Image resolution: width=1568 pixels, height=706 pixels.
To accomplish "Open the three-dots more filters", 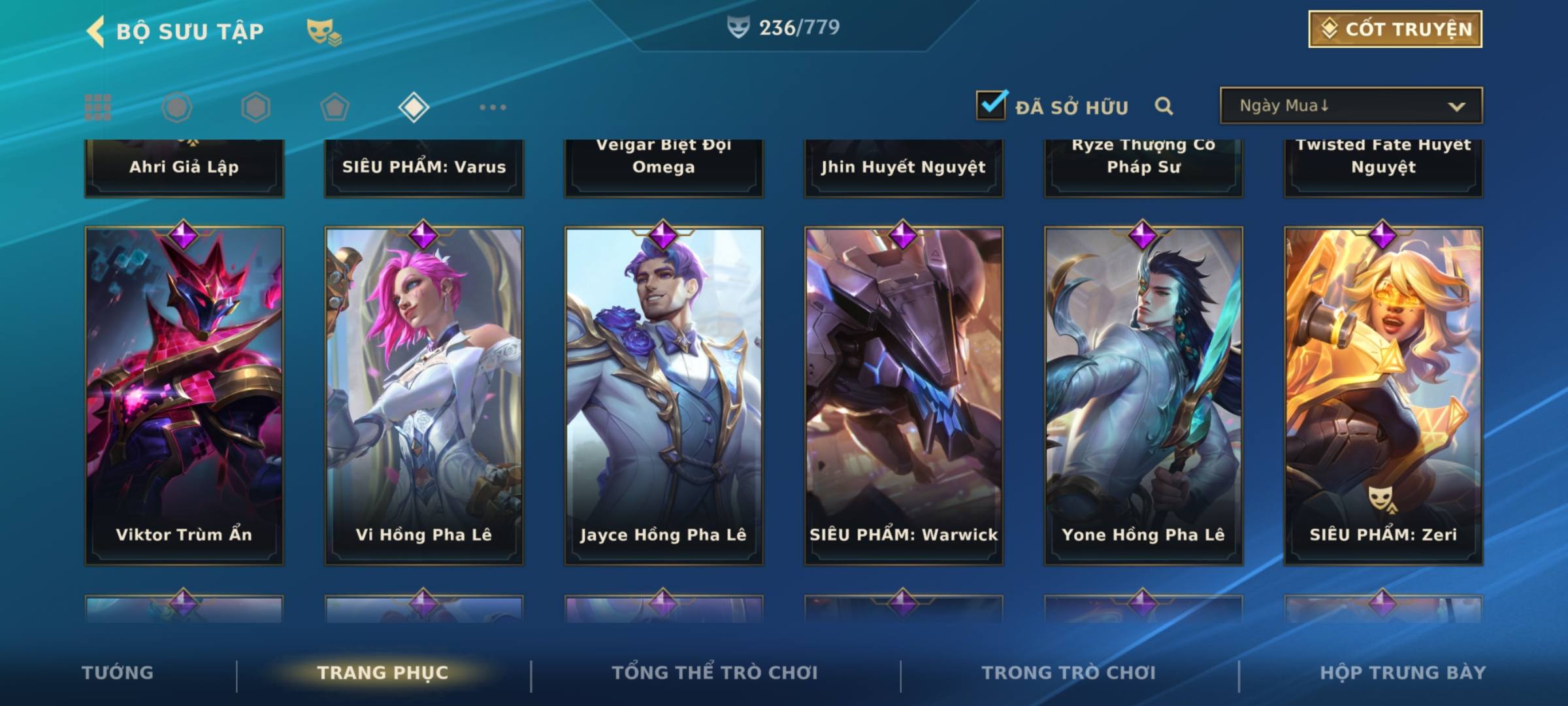I will point(493,107).
